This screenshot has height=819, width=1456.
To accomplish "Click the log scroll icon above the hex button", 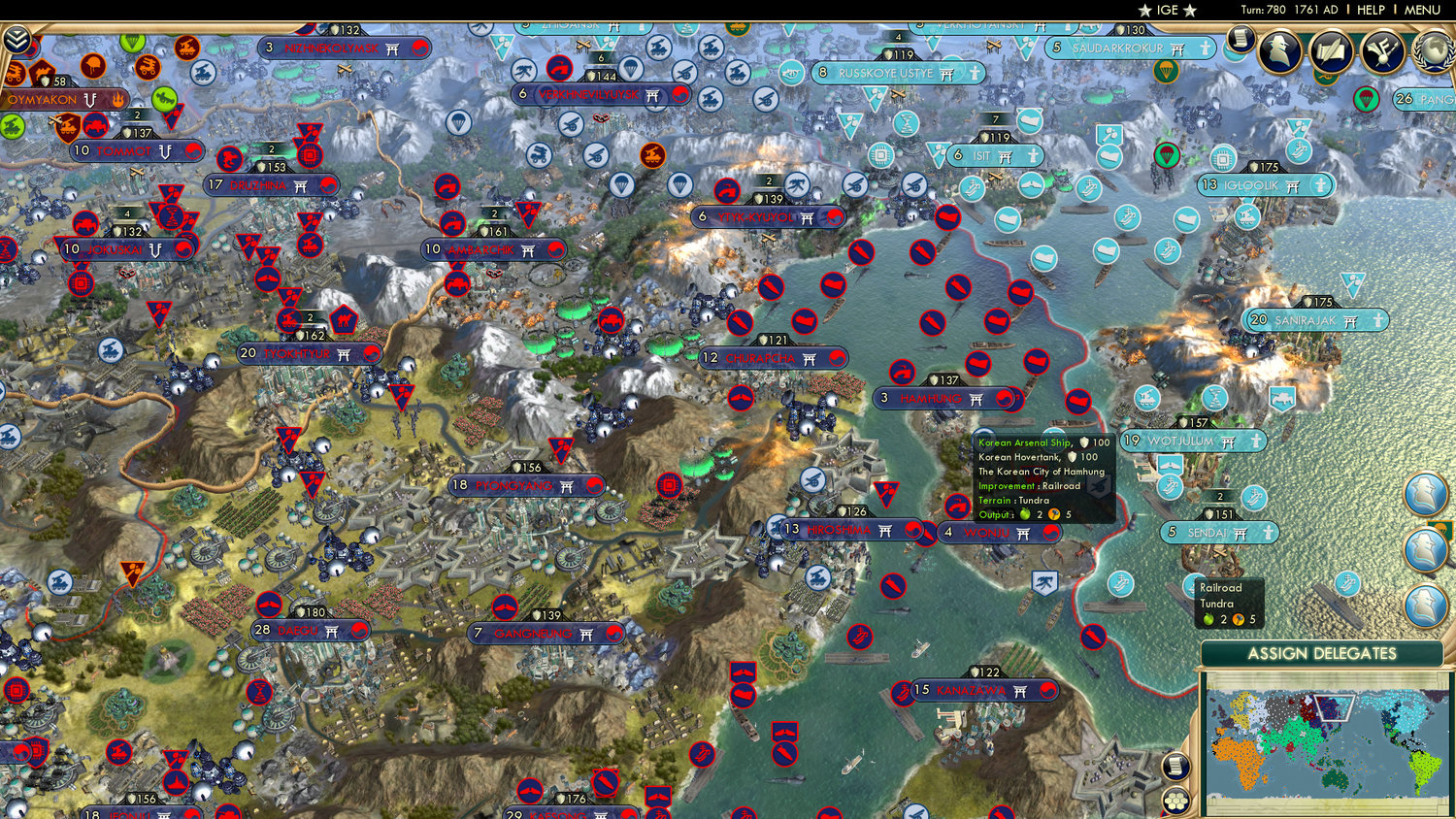I will 1176,766.
